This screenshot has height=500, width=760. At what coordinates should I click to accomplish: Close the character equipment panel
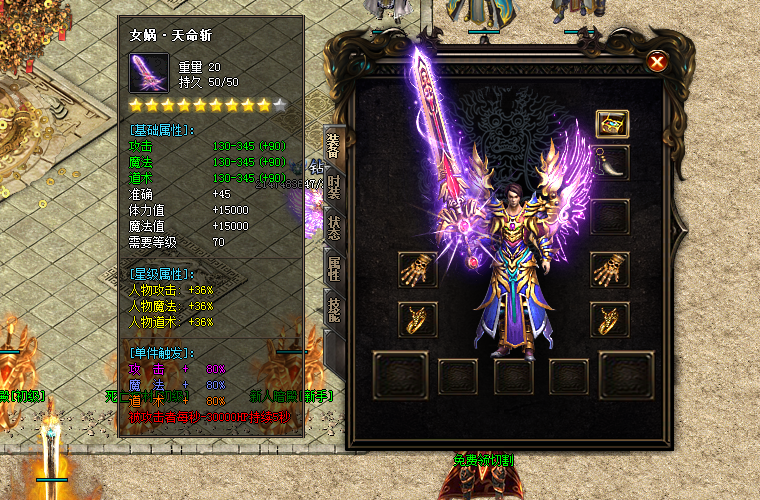point(657,62)
